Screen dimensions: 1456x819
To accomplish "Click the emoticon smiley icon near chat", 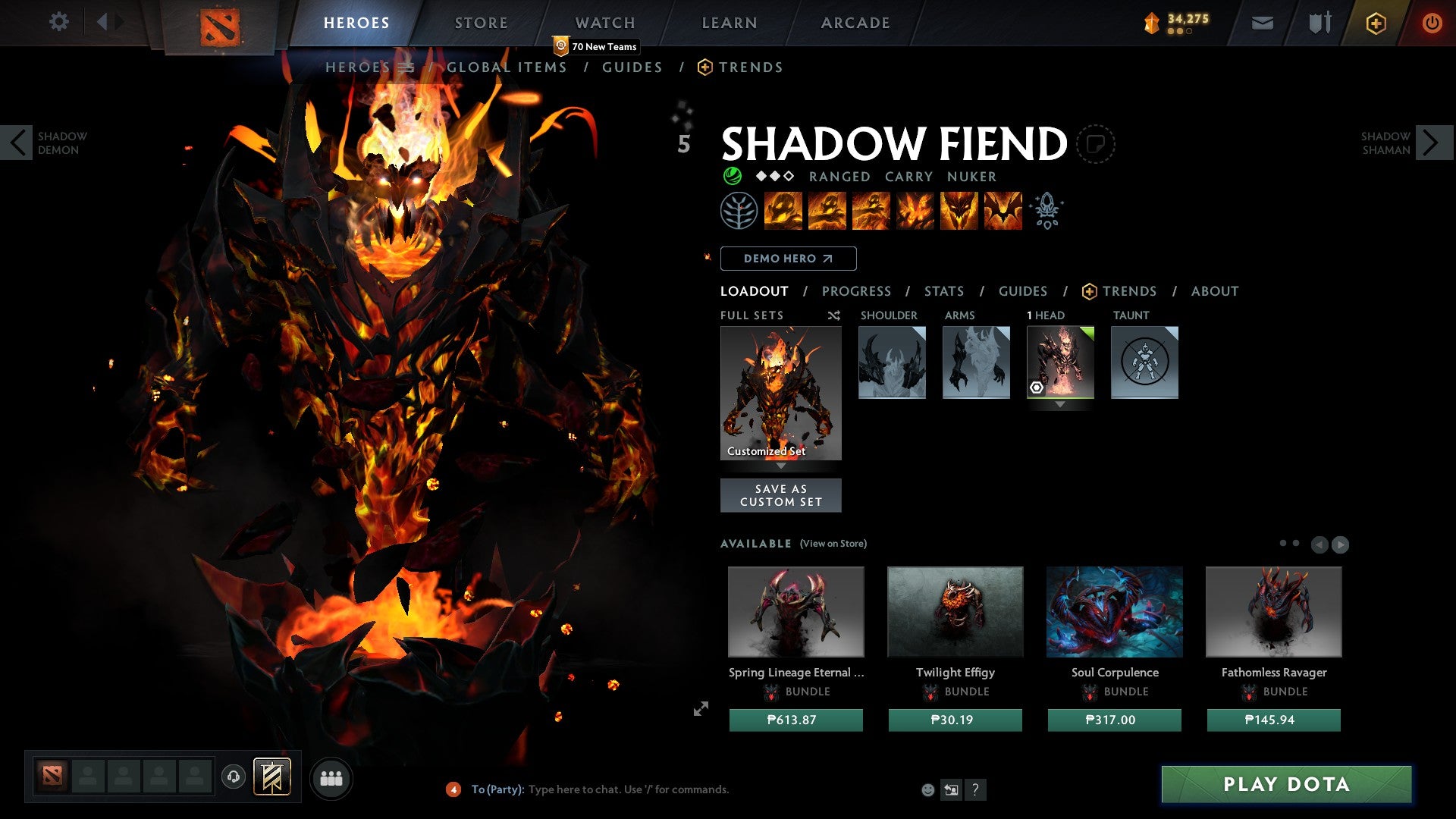I will 927,789.
